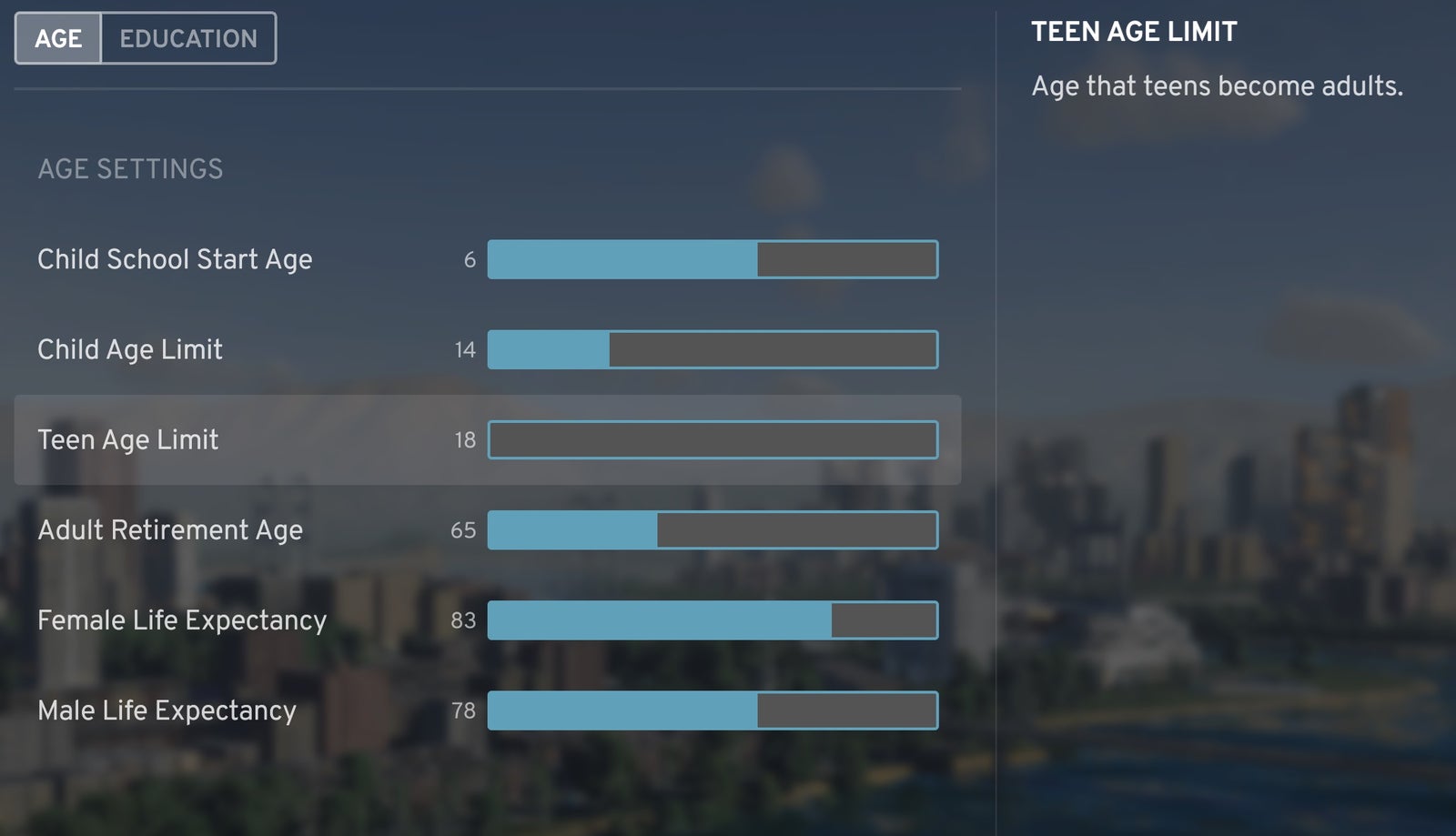Viewport: 1456px width, 836px height.
Task: Adjust the Child Age Limit slider
Action: pyautogui.click(x=713, y=349)
